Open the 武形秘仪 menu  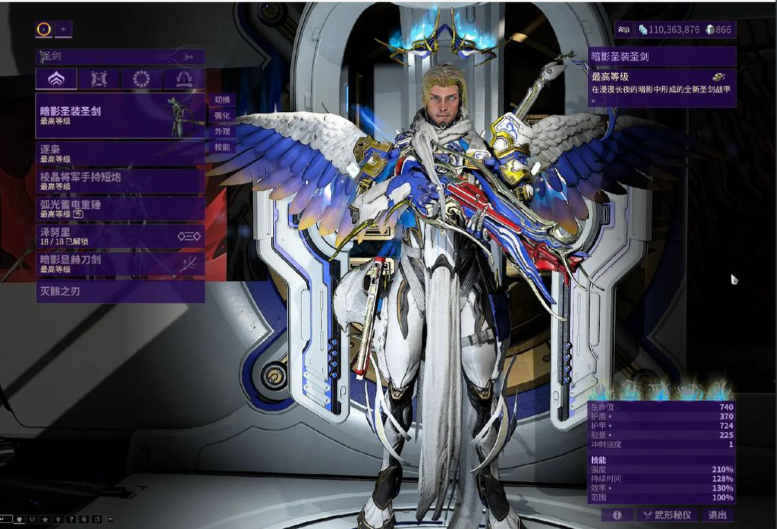[666, 515]
